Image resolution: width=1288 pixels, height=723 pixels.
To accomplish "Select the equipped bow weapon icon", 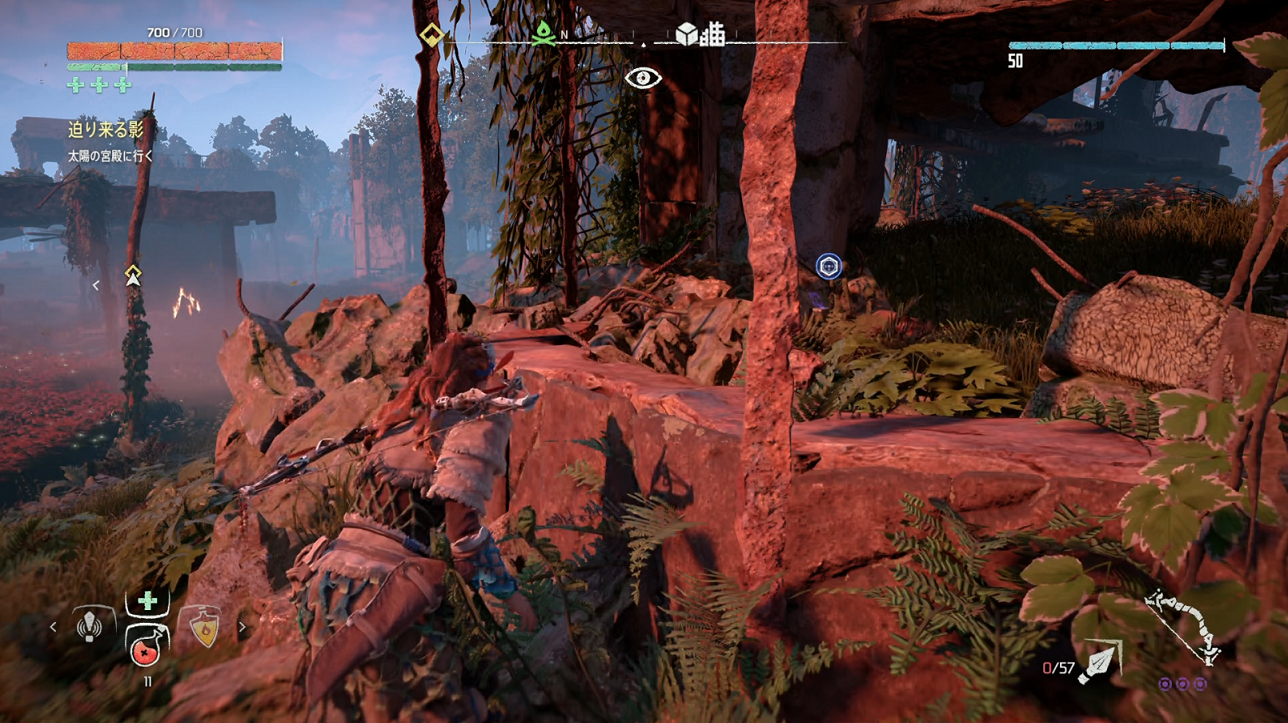I will coord(1183,625).
